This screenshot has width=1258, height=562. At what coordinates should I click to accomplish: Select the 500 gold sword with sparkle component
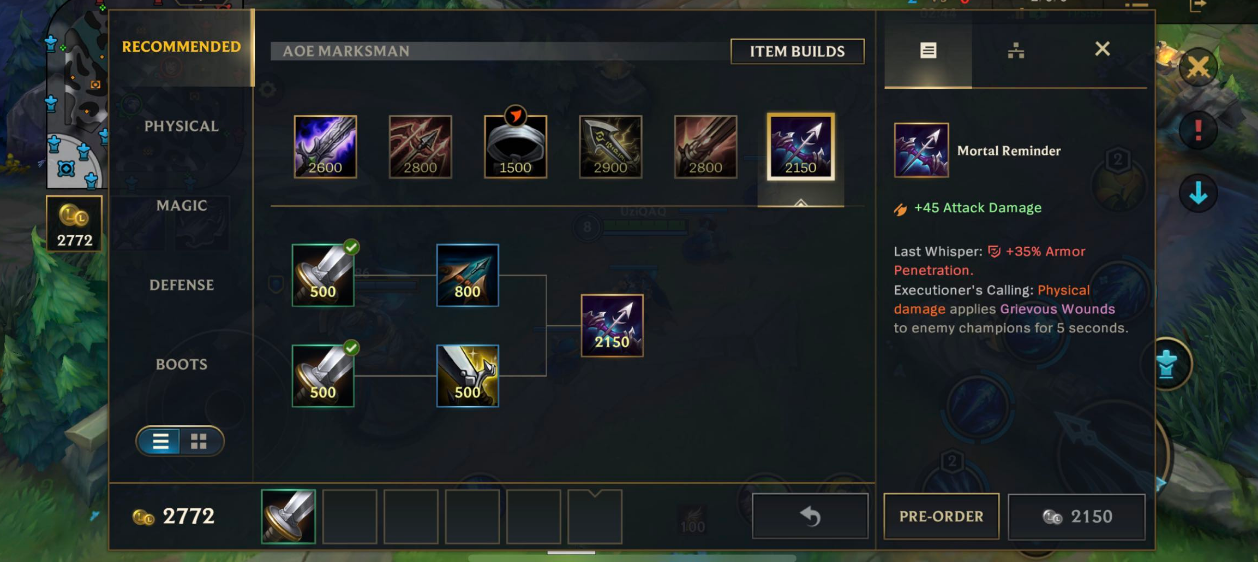click(467, 375)
